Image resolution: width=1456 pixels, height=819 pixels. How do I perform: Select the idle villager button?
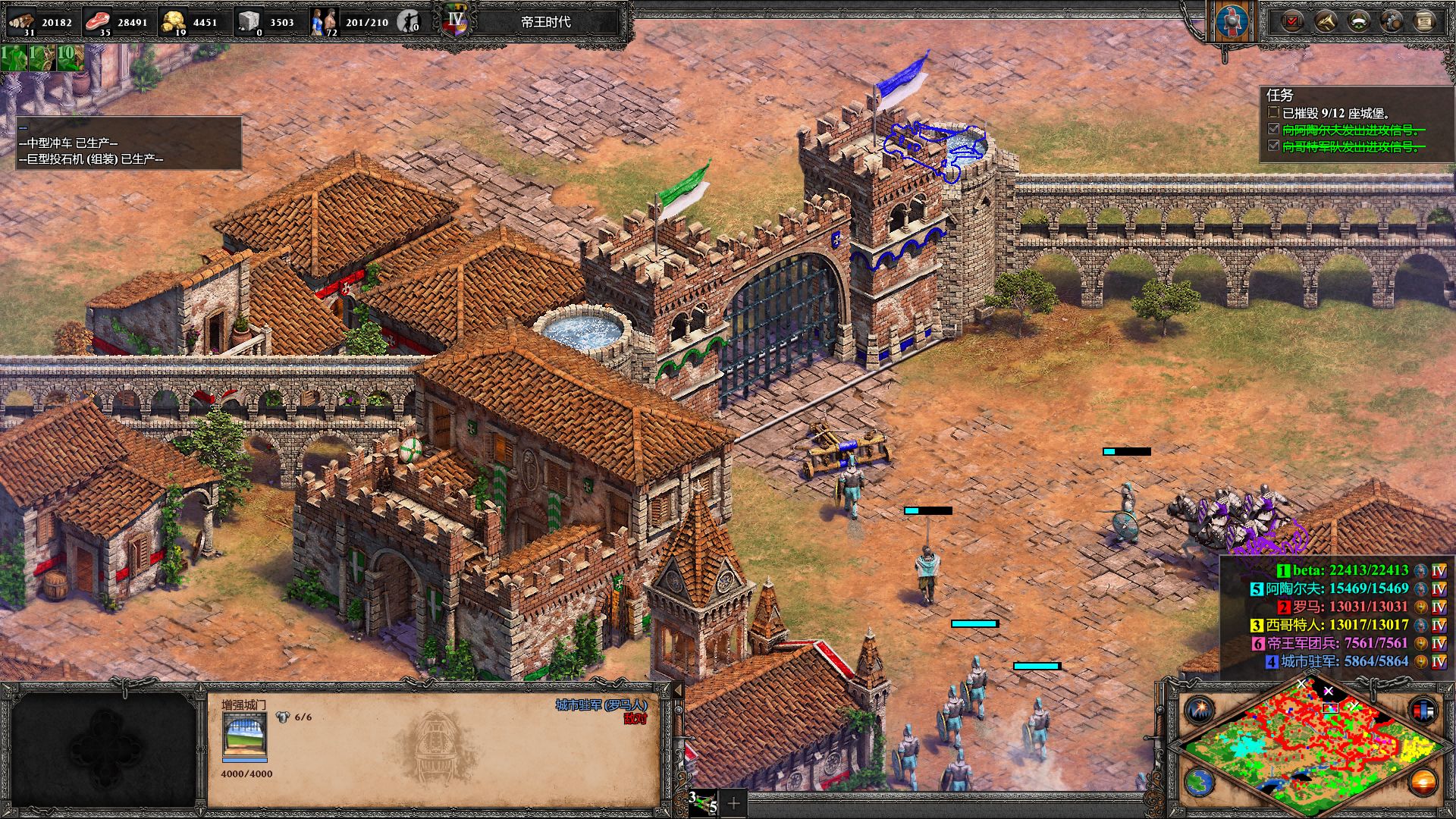[409, 21]
